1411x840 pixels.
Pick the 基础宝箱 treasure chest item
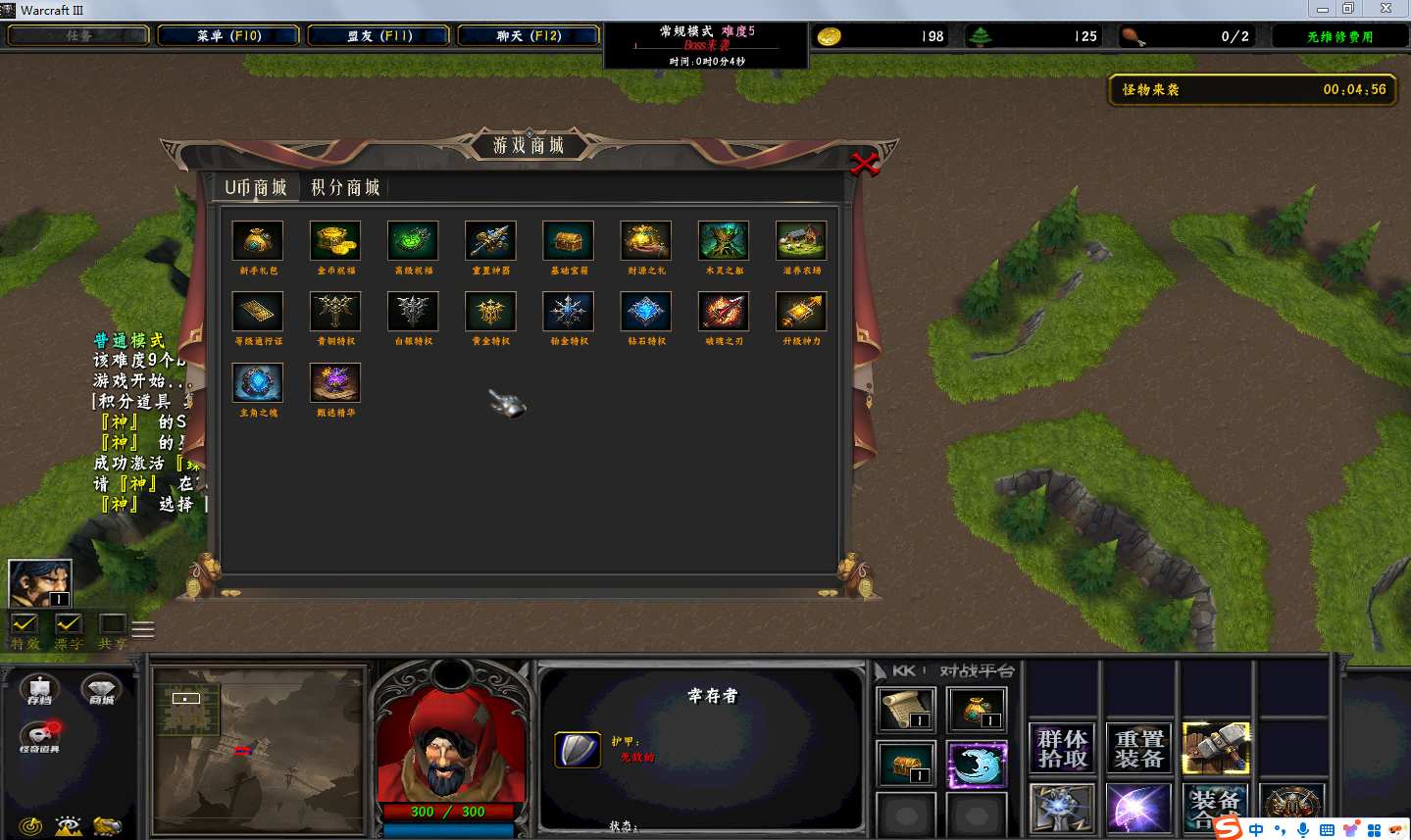pyautogui.click(x=569, y=241)
